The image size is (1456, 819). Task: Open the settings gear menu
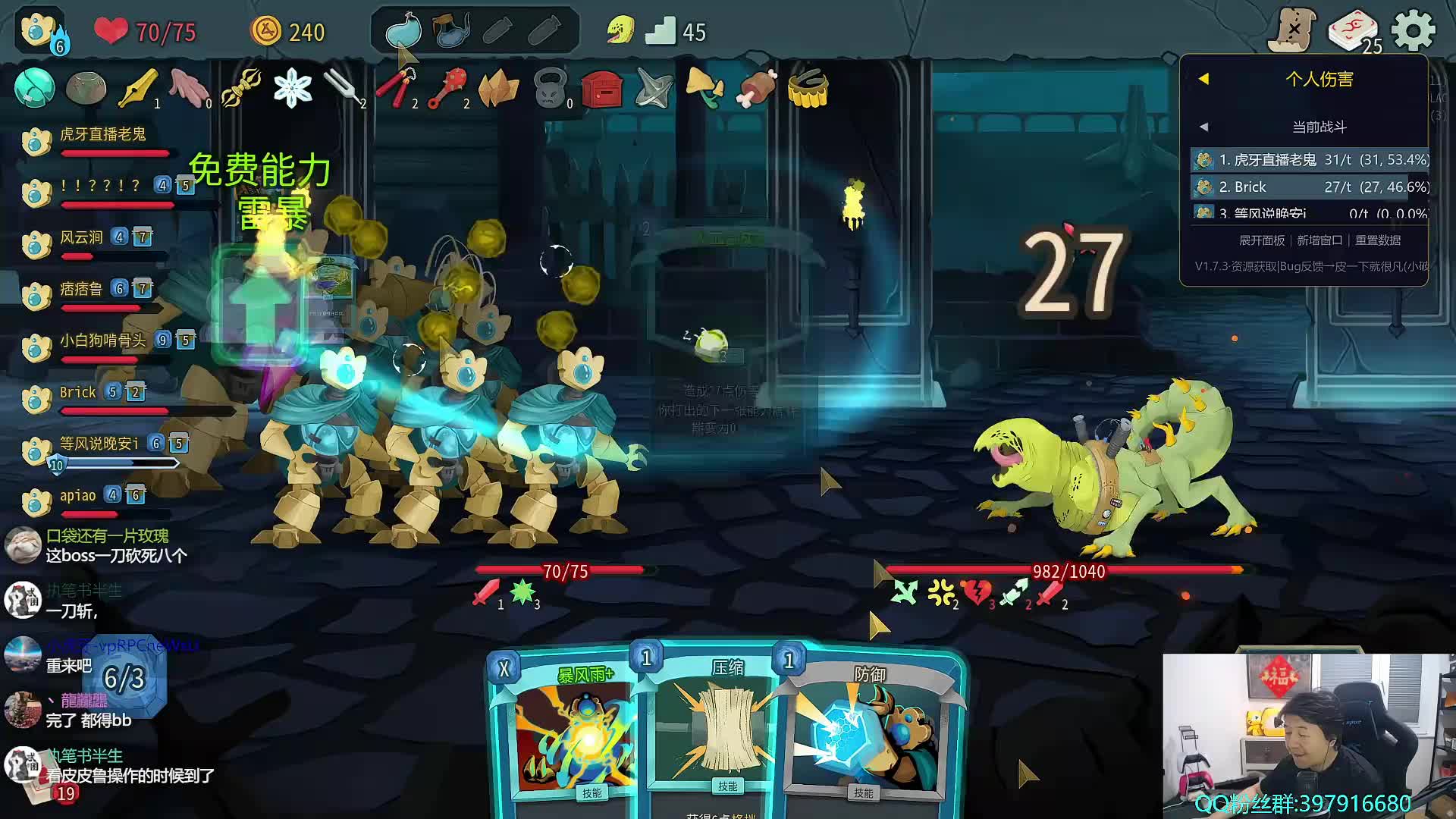[1414, 31]
